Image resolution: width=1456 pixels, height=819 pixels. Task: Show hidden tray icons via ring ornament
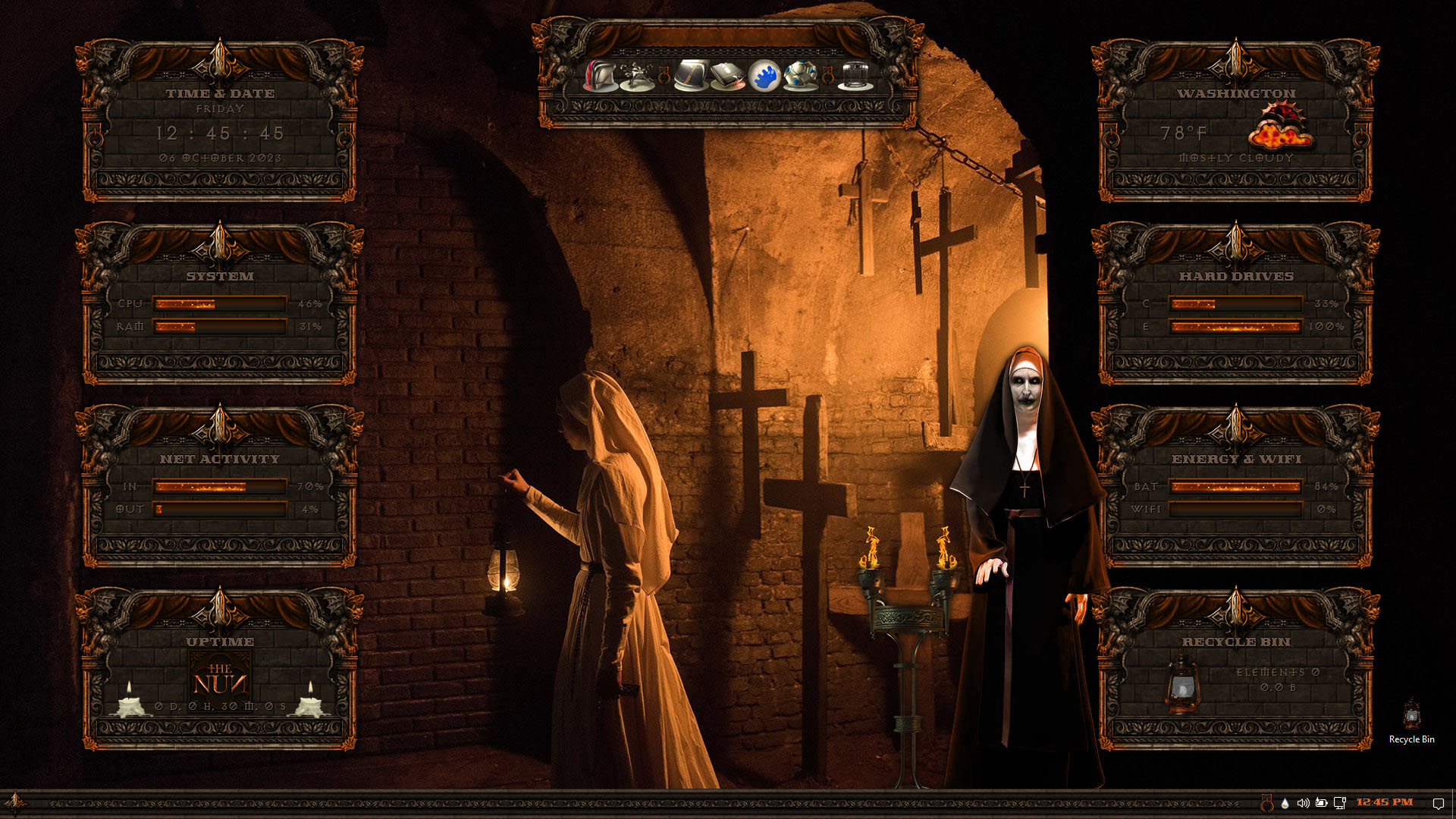pos(1266,802)
